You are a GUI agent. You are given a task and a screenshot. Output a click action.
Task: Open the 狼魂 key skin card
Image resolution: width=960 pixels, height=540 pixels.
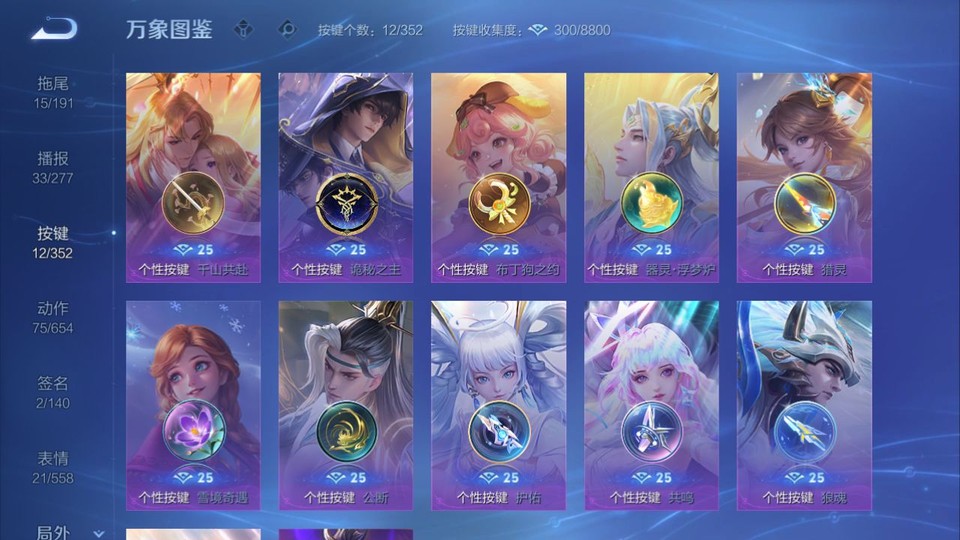point(804,405)
